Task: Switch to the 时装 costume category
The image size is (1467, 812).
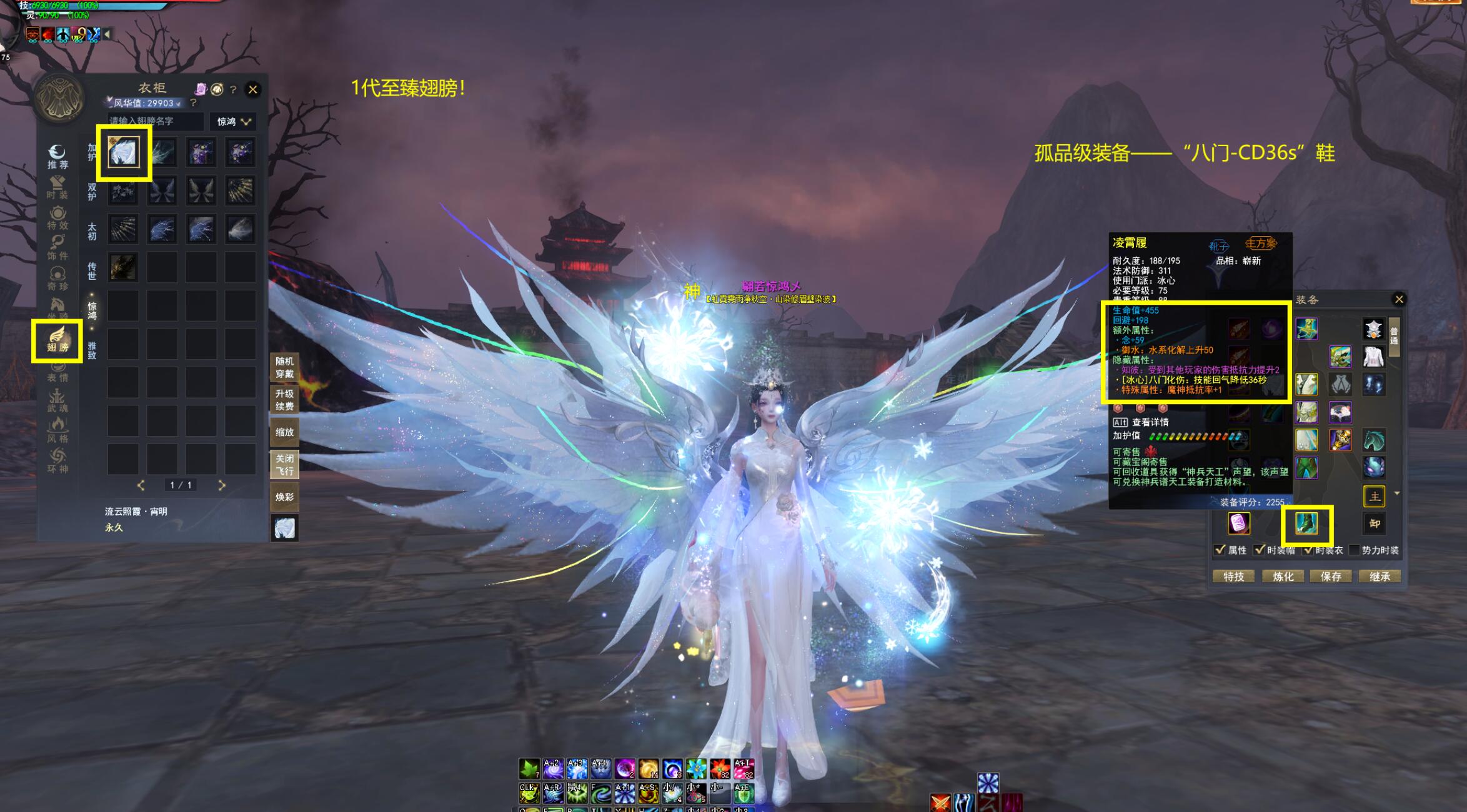Action: pyautogui.click(x=57, y=187)
